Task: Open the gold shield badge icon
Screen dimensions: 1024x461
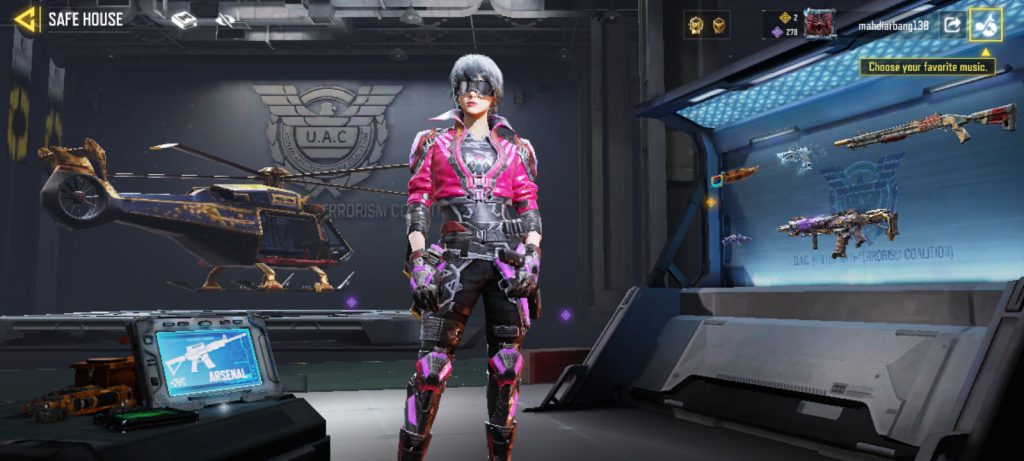Action: [719, 25]
